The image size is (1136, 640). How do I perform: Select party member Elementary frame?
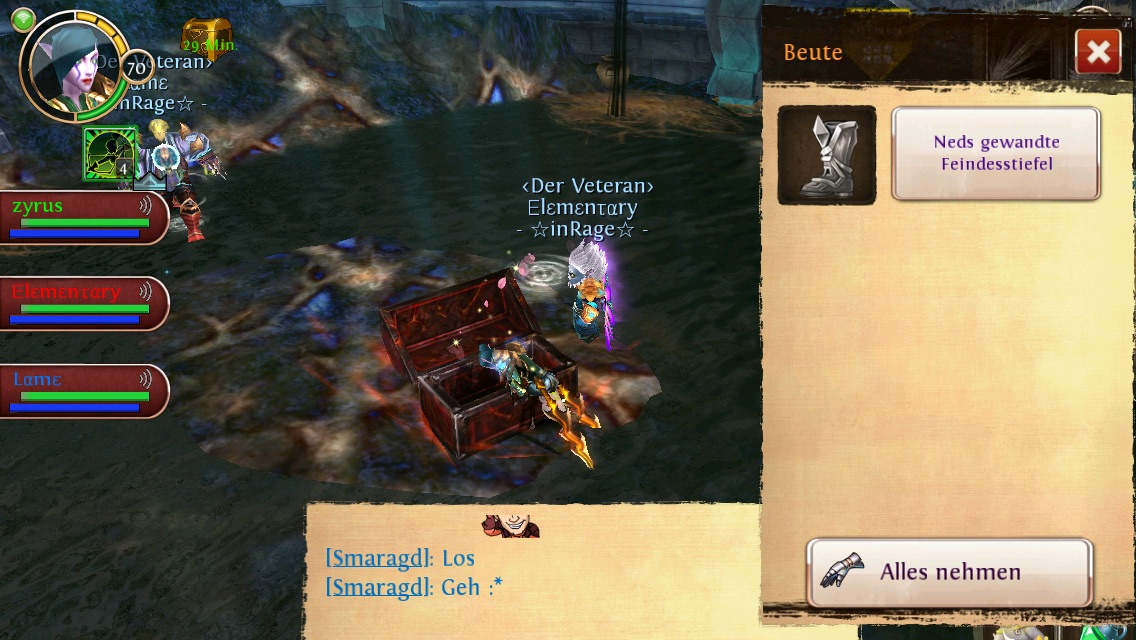click(x=83, y=304)
